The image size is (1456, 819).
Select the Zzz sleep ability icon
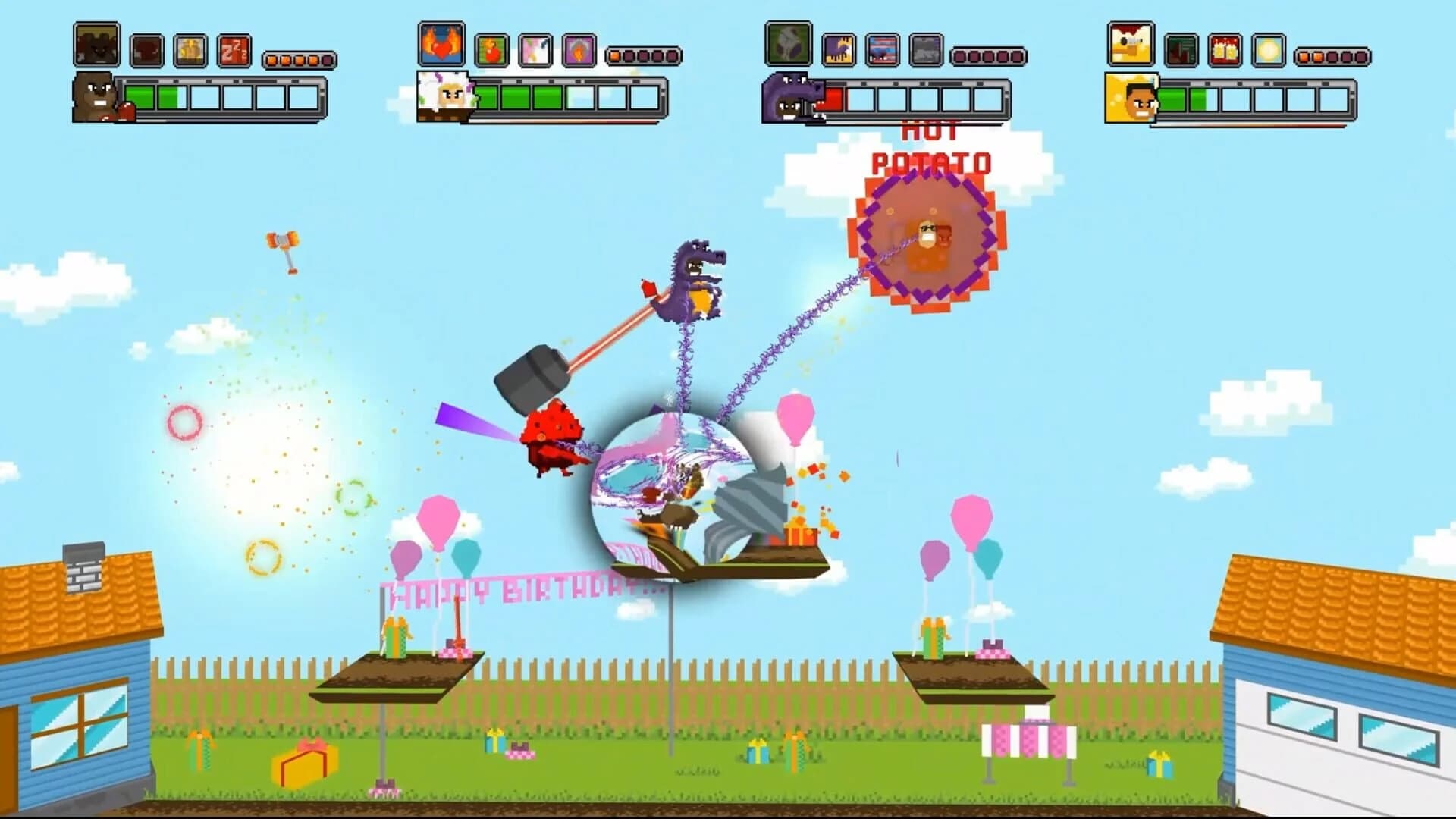(234, 50)
